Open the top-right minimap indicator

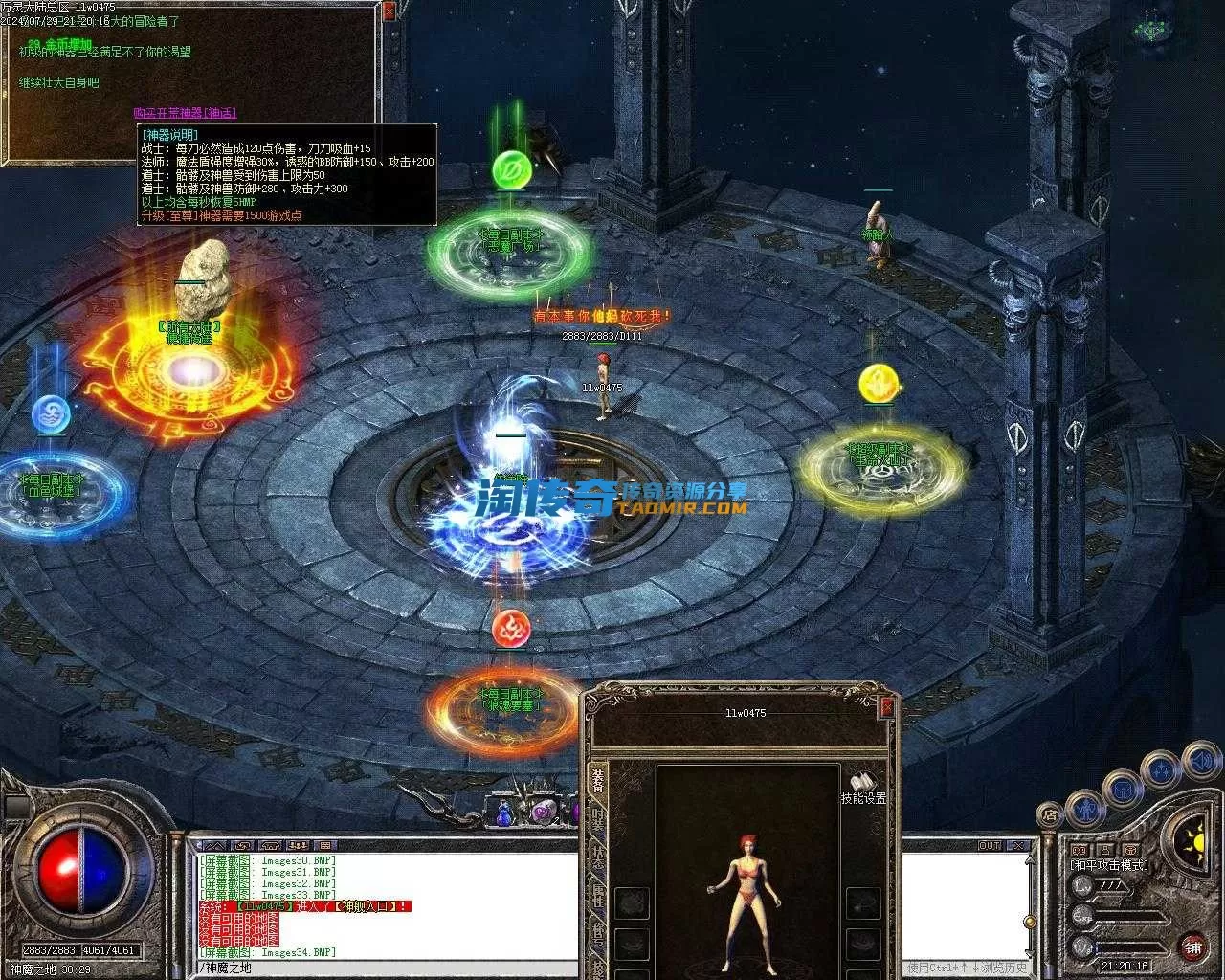[1148, 29]
